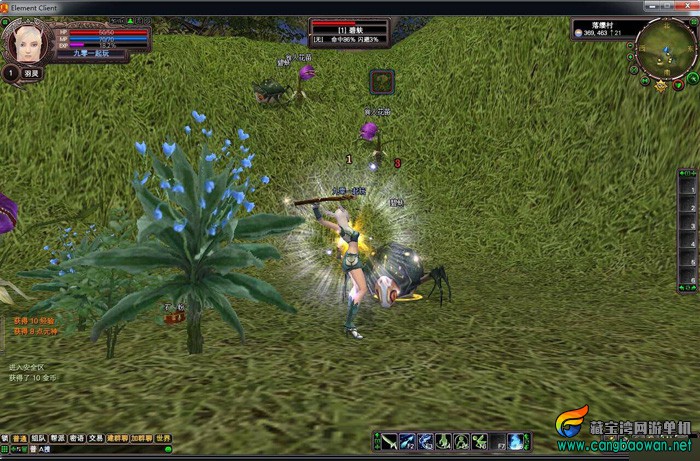The height and width of the screenshot is (461, 700).
Task: Open the 帮派 chat channel tab
Action: click(57, 438)
